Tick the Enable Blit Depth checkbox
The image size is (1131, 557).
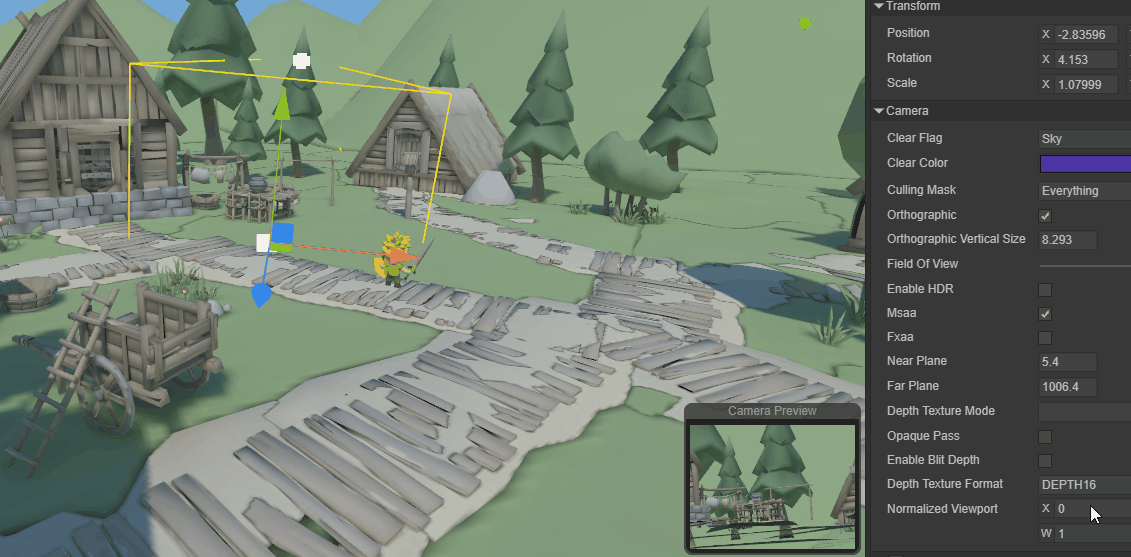1045,461
